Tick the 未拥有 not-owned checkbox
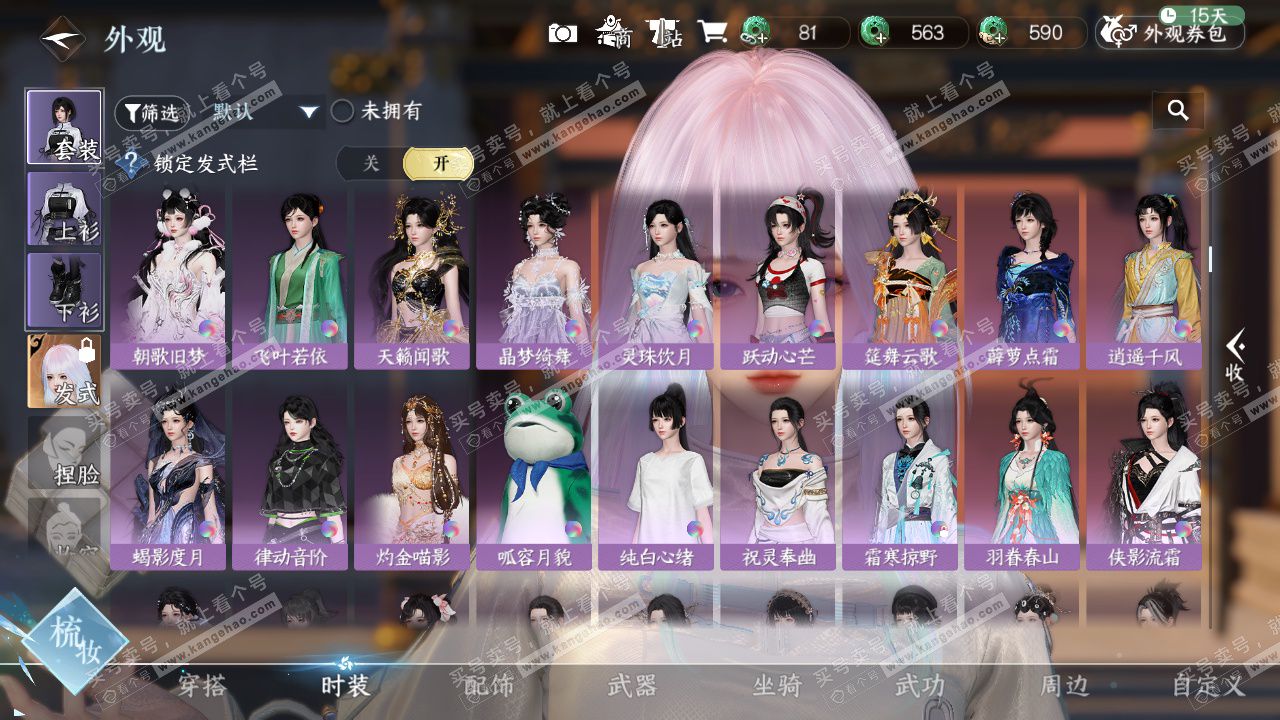 tap(343, 111)
